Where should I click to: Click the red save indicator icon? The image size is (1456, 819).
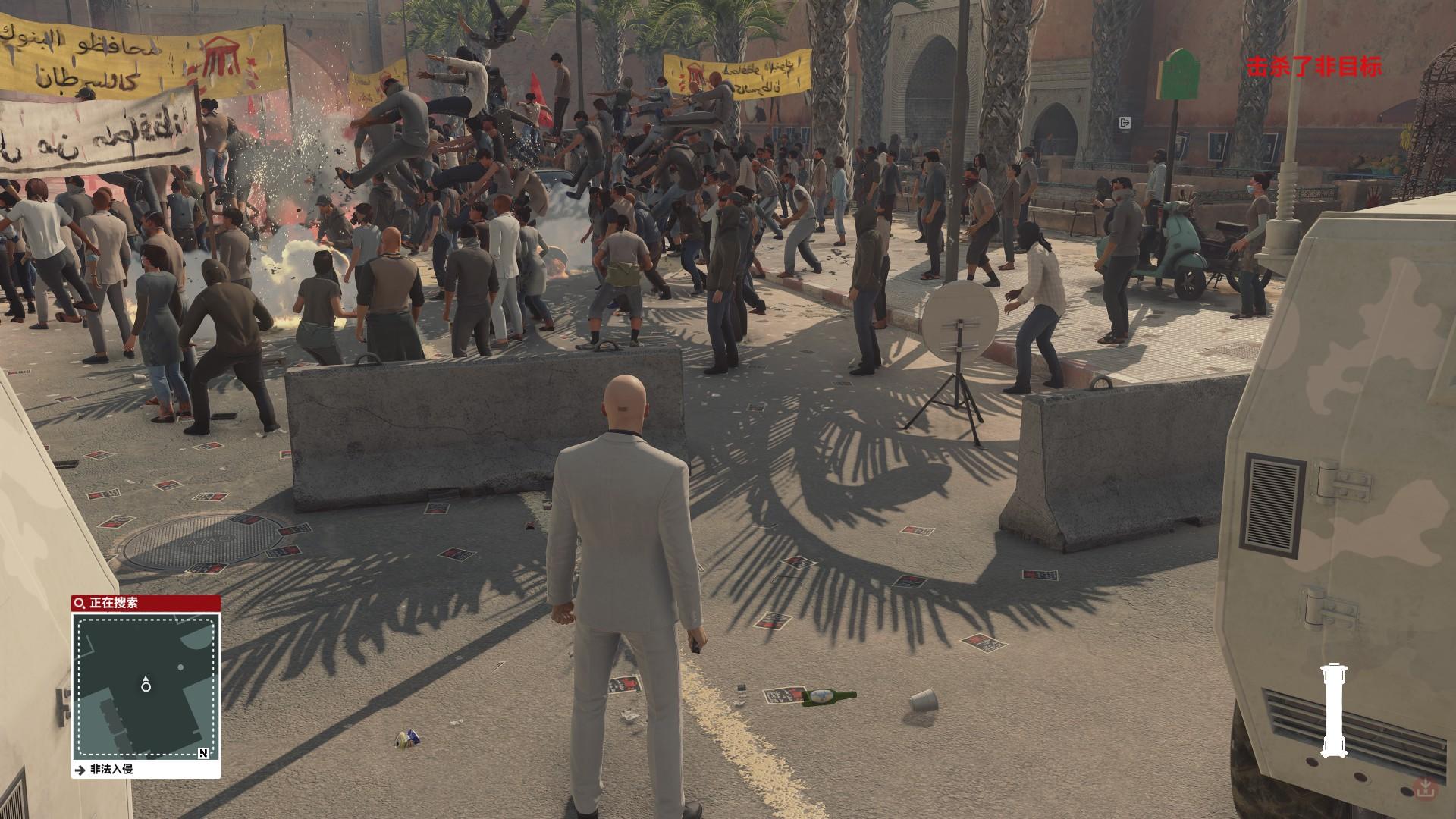[1426, 788]
